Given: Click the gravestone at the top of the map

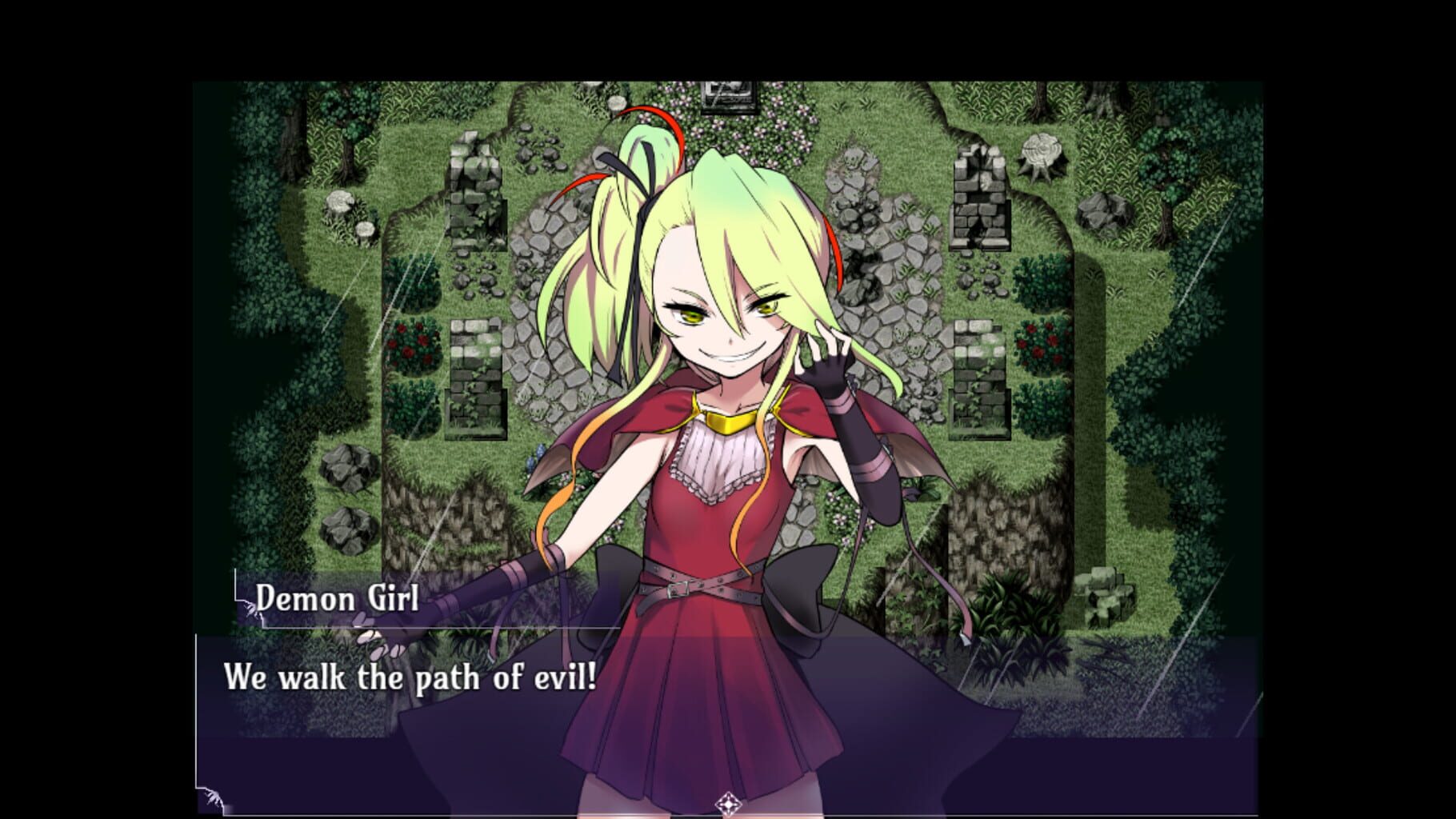Looking at the screenshot, I should click(729, 94).
